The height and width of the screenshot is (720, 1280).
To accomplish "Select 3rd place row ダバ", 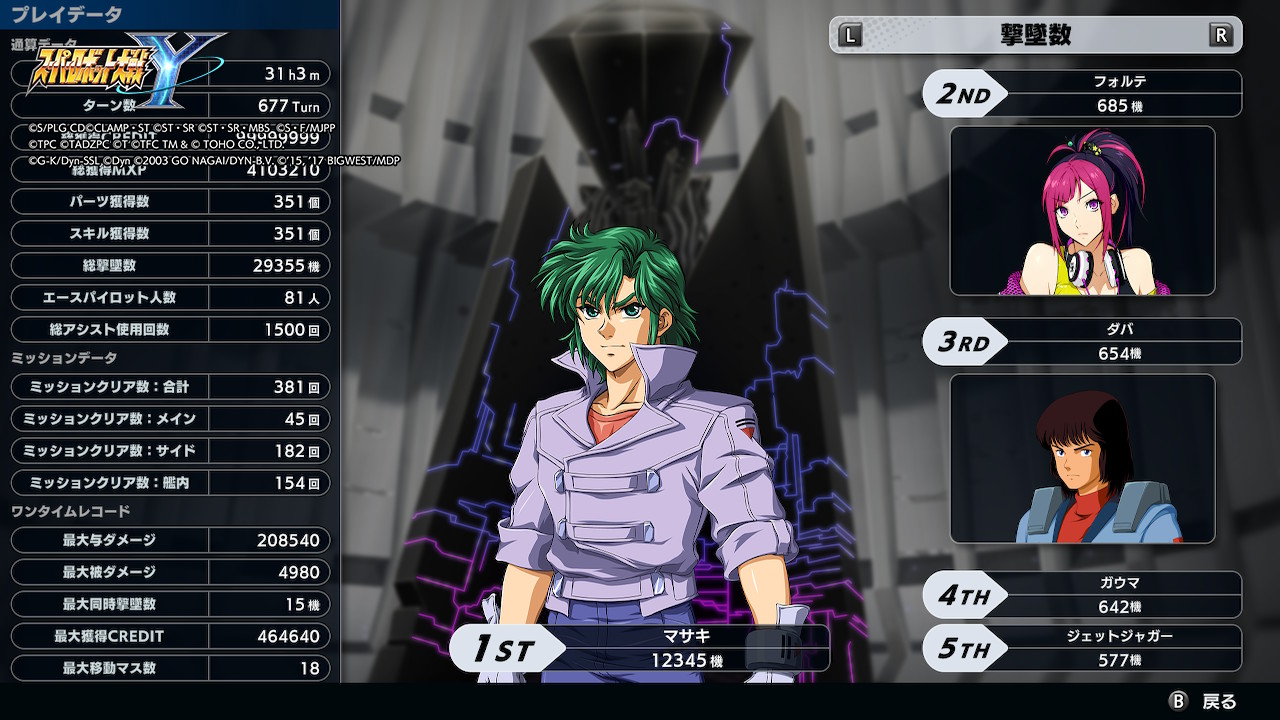I will [x=1082, y=342].
